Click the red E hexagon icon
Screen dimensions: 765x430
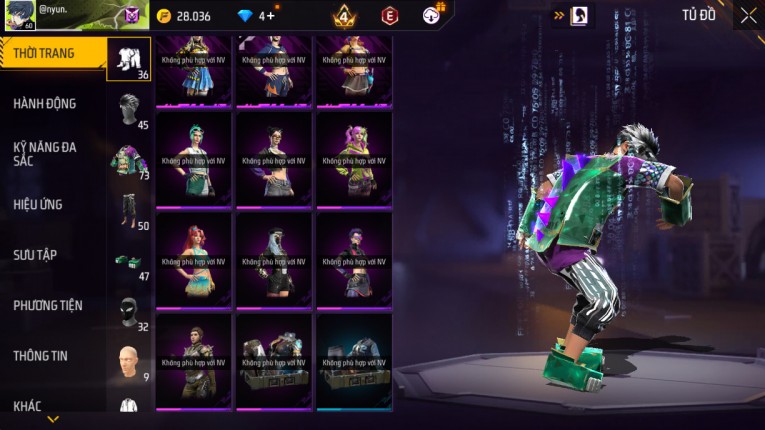click(x=390, y=16)
